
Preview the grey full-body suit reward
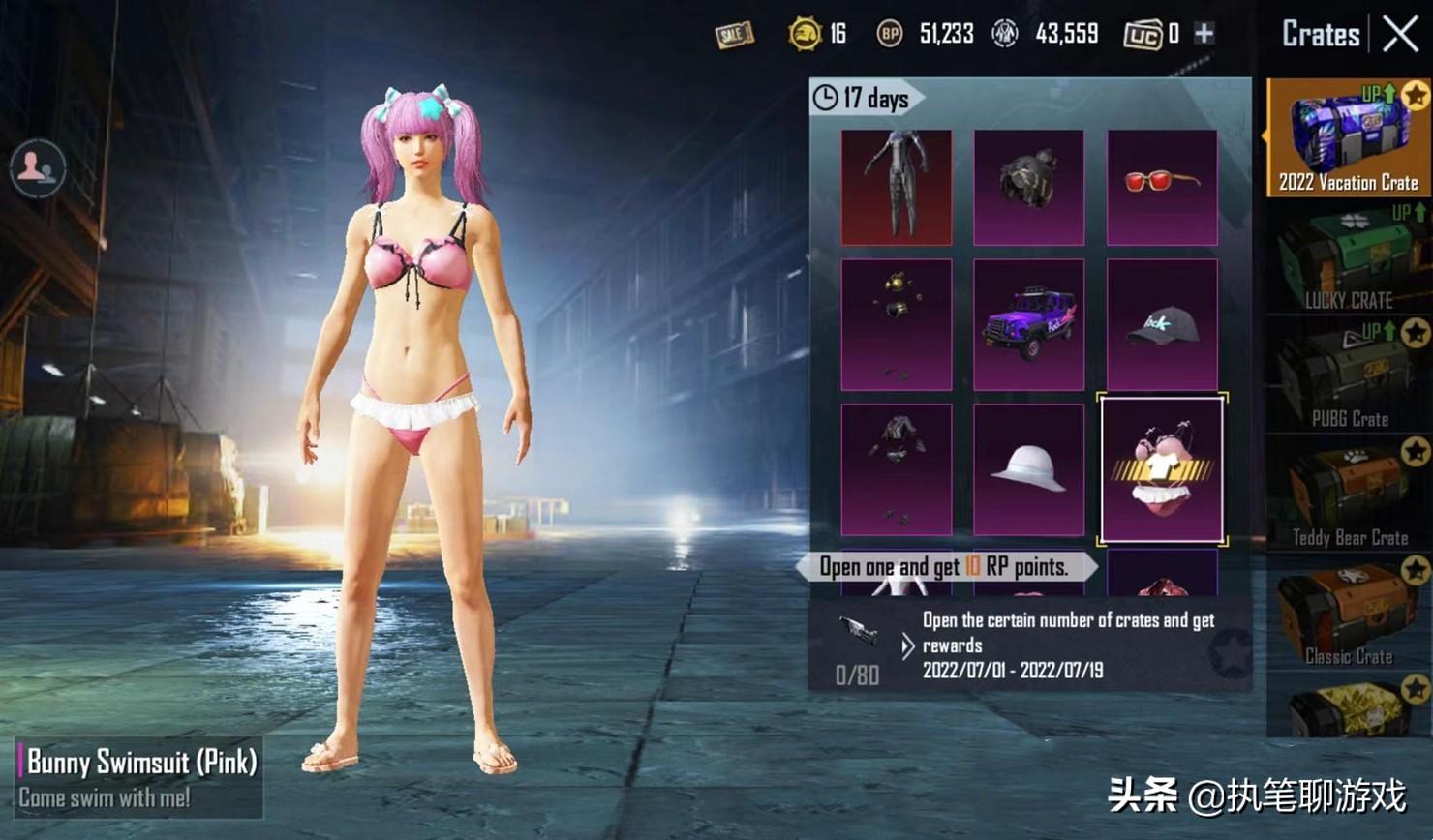coord(896,187)
